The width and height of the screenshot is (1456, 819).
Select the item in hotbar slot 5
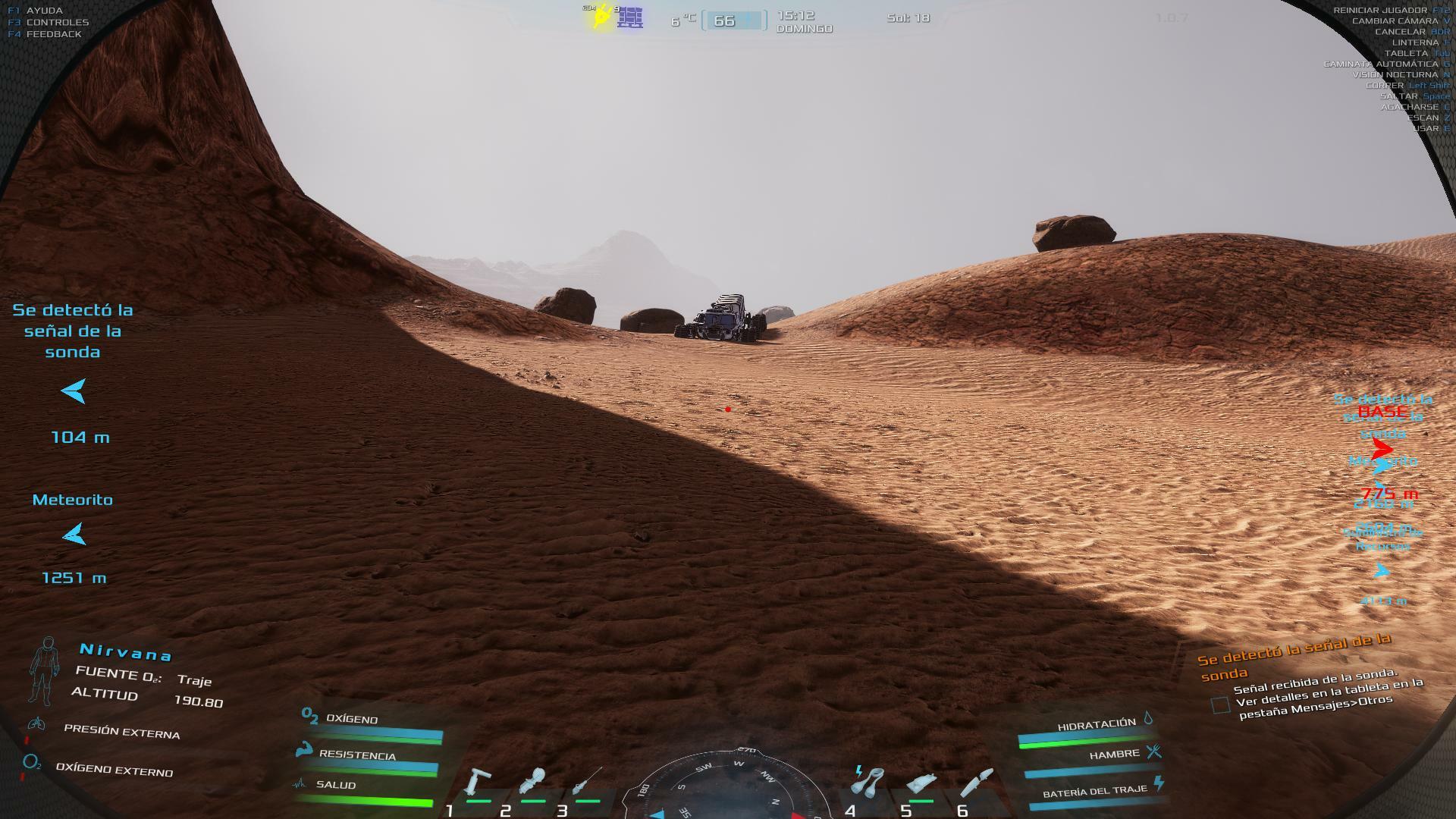tap(921, 783)
